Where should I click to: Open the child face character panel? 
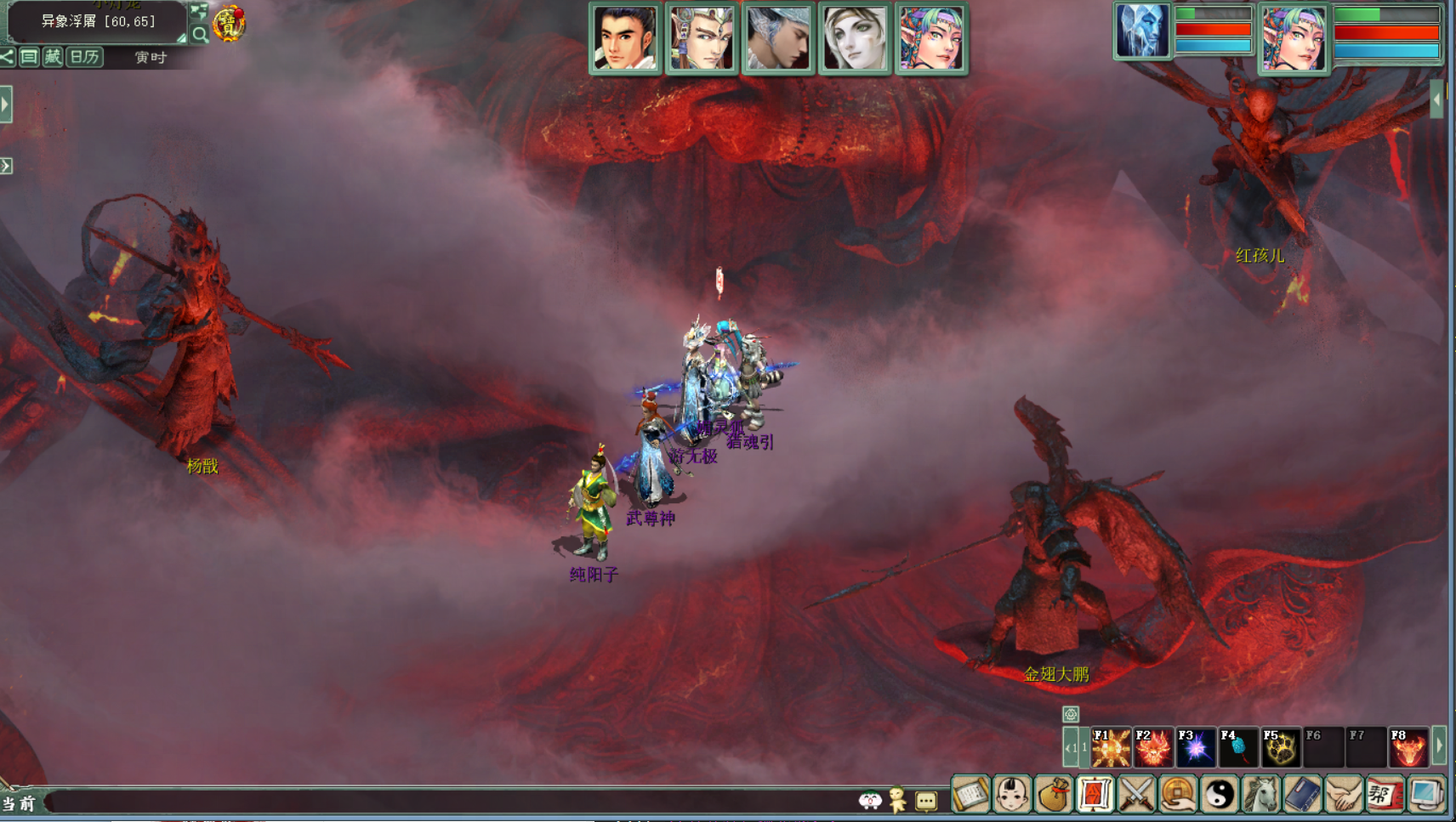pos(1012,796)
